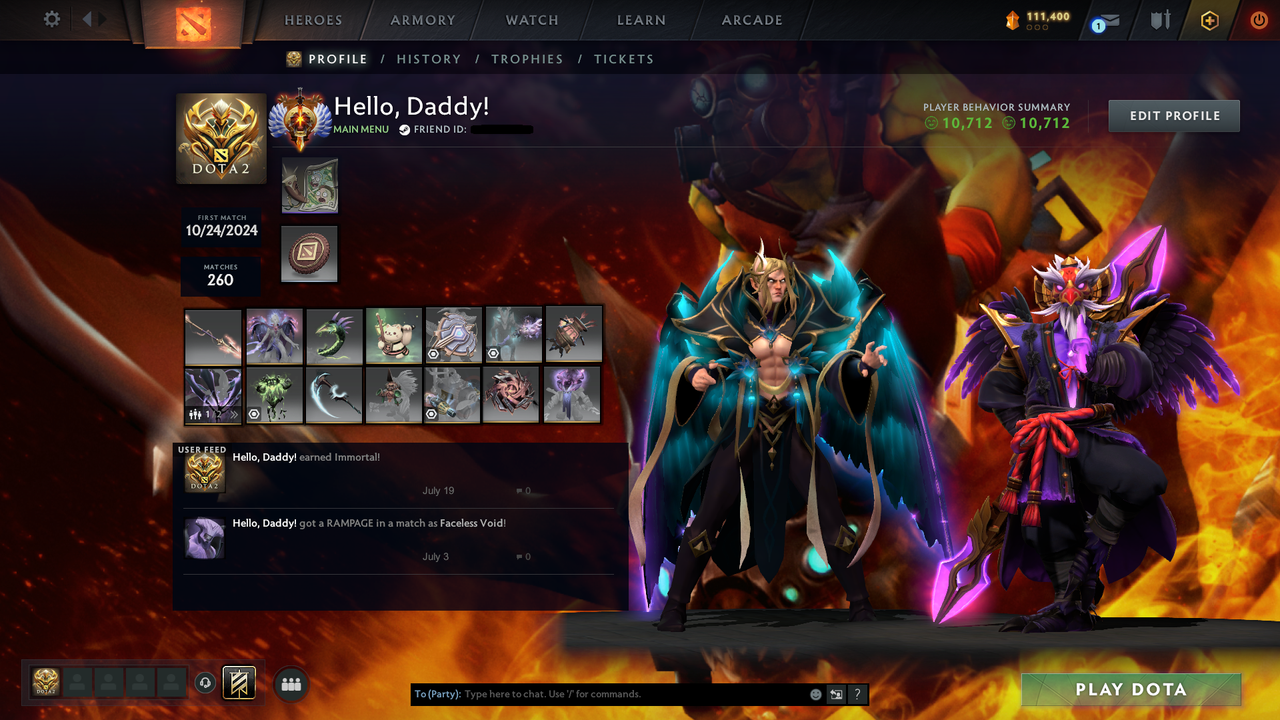Screen dimensions: 1280x720
Task: Click the back navigation arrow near settings
Action: (88, 17)
